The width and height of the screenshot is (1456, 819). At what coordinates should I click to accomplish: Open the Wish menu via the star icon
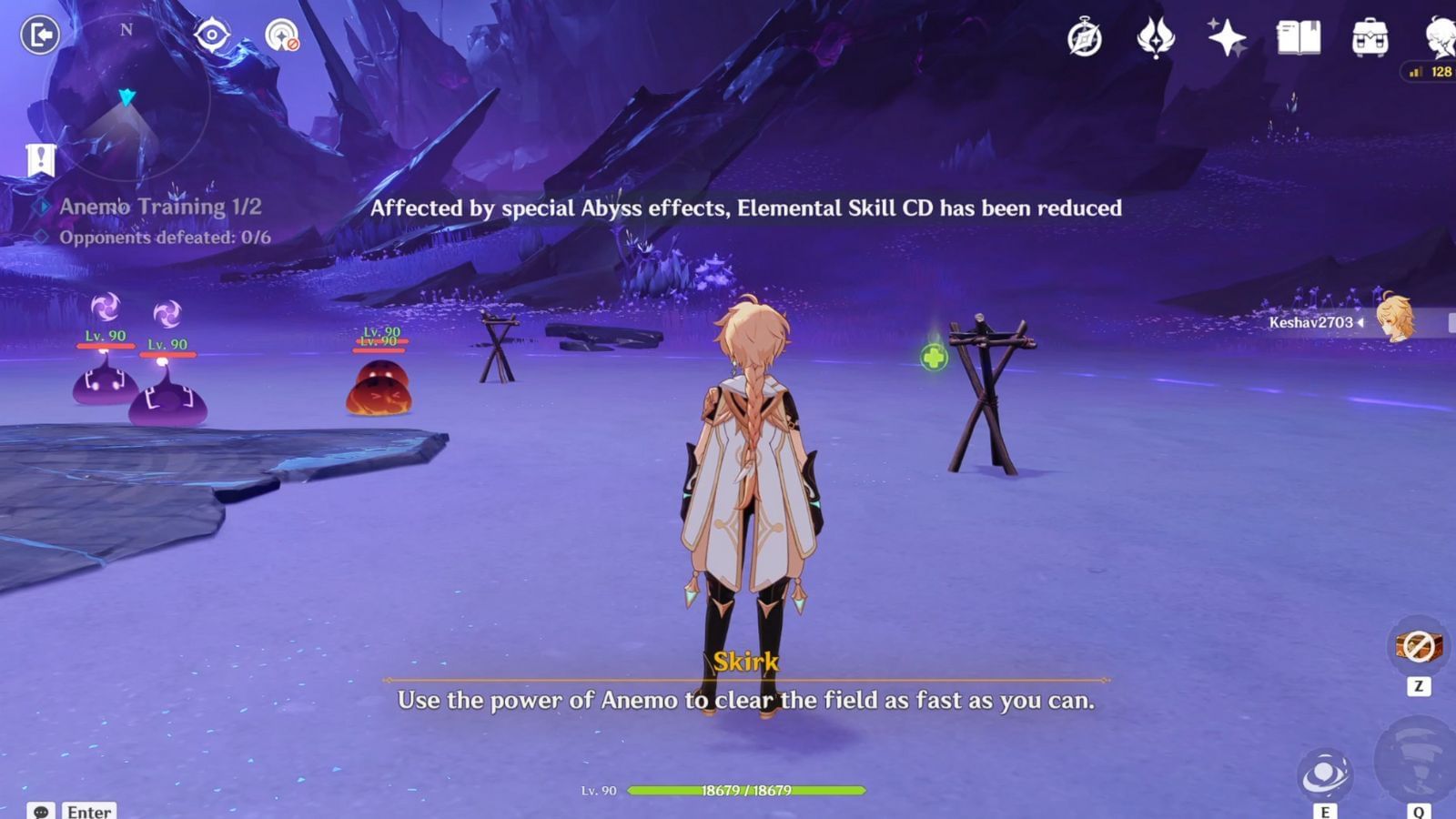click(x=1228, y=38)
